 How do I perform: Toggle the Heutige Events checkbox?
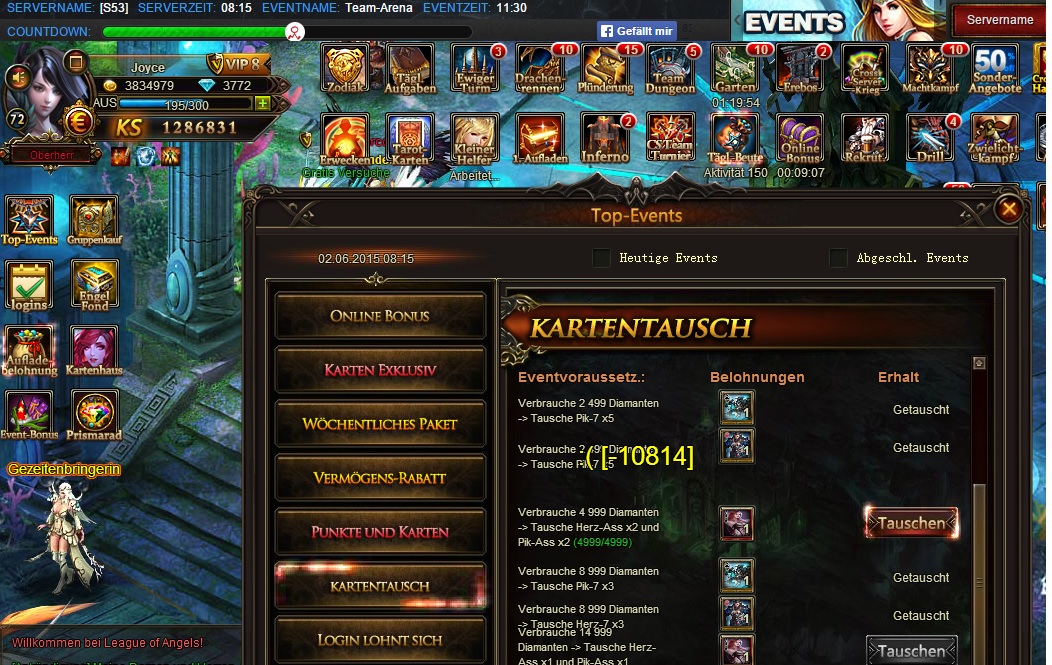601,258
